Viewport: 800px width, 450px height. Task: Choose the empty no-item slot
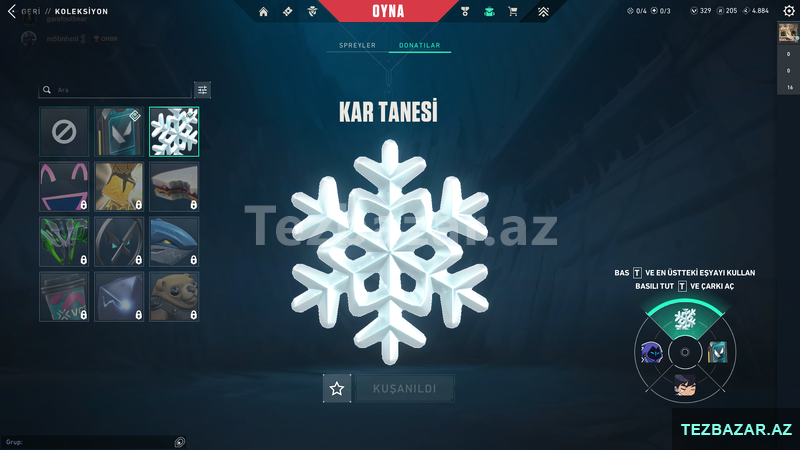64,132
